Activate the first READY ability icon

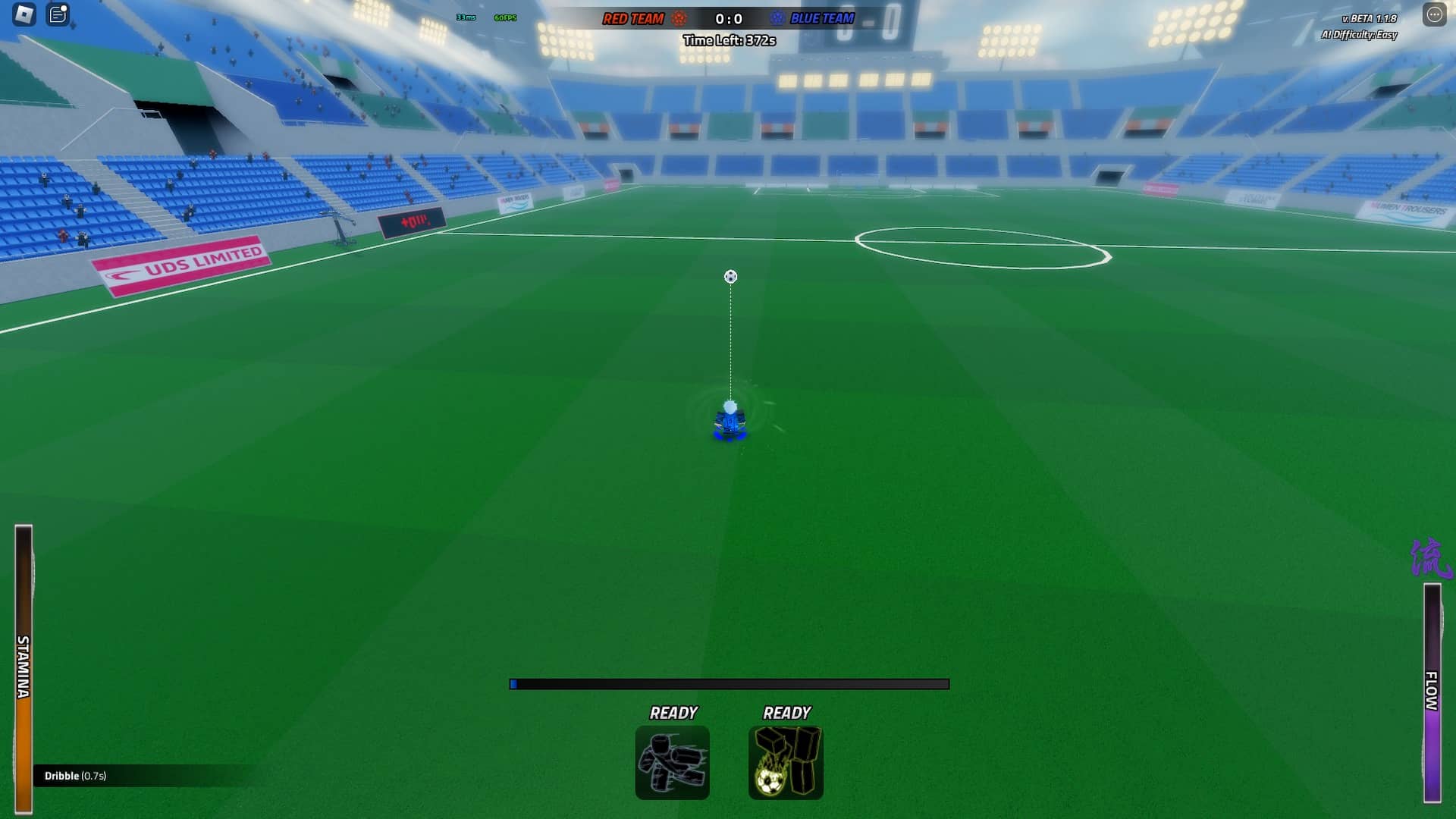tap(673, 762)
